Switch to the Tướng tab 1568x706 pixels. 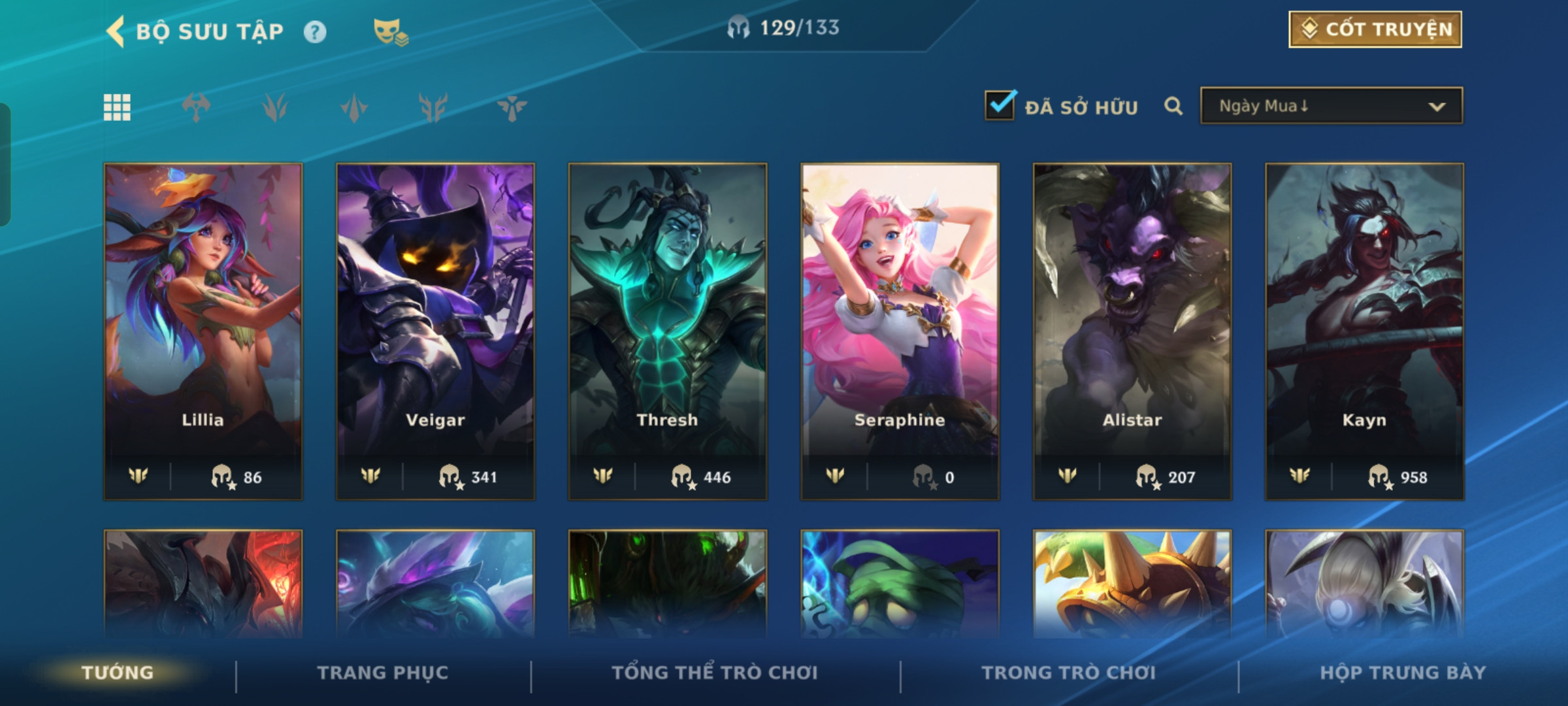pyautogui.click(x=118, y=673)
